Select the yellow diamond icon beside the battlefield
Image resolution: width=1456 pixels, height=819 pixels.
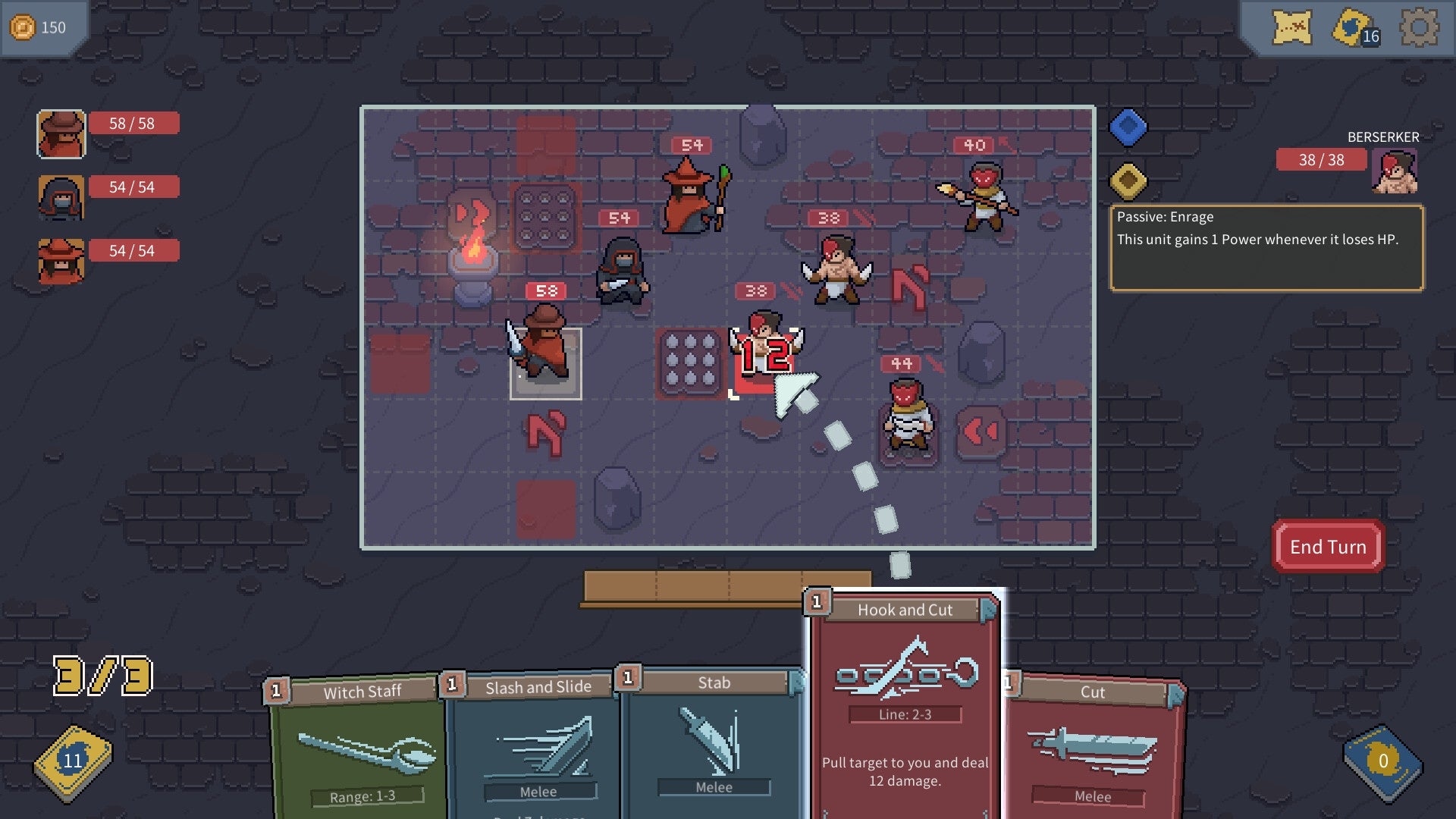[x=1128, y=180]
